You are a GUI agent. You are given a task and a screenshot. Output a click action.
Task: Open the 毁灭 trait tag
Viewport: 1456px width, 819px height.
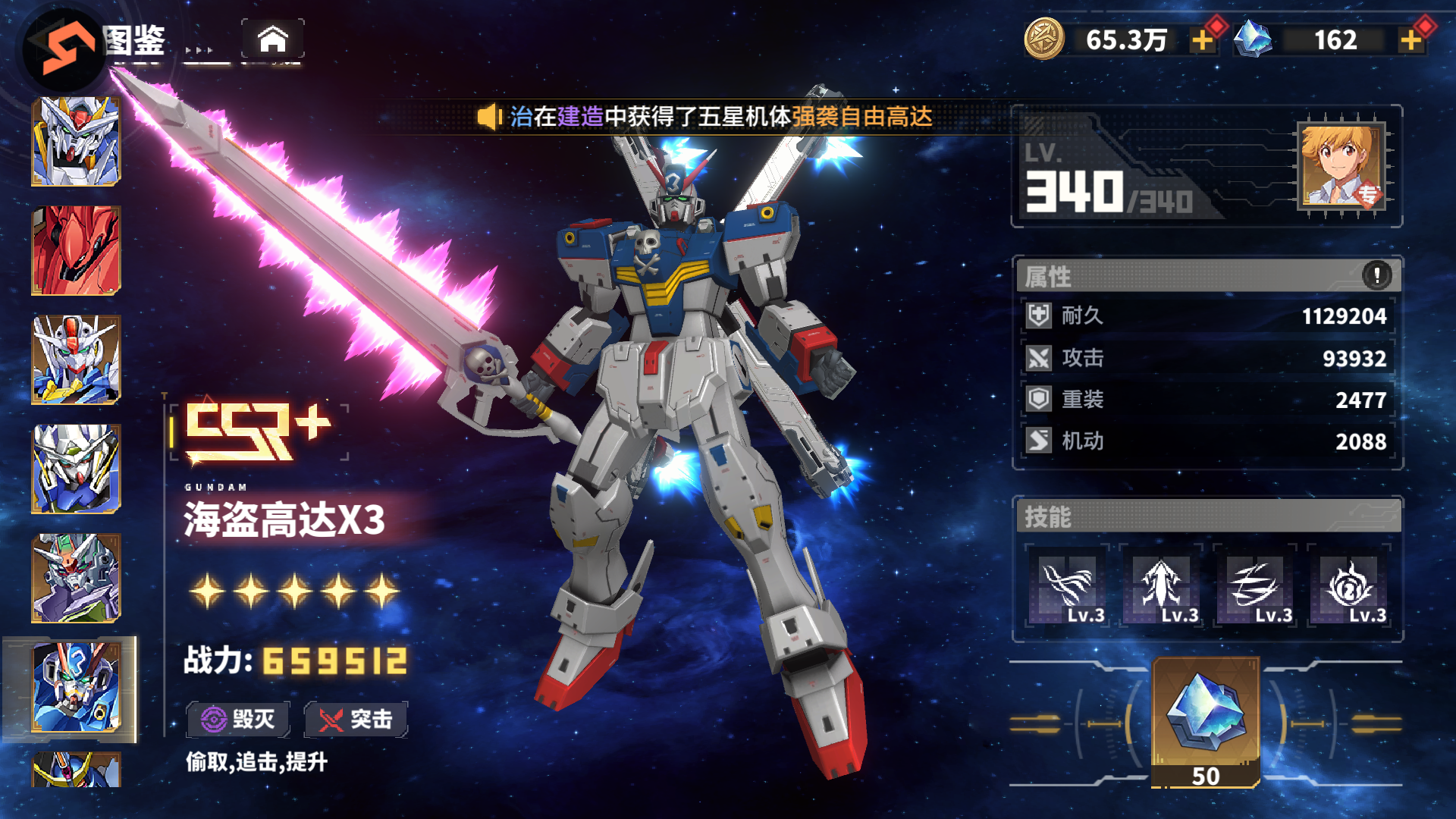tap(238, 719)
